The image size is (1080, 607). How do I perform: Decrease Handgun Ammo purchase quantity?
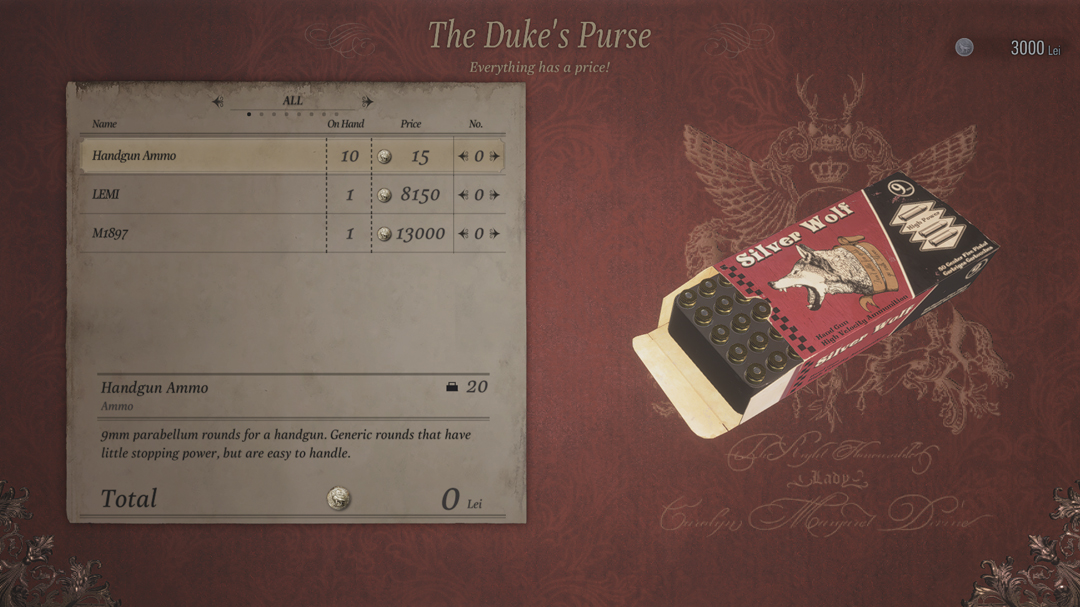462,156
